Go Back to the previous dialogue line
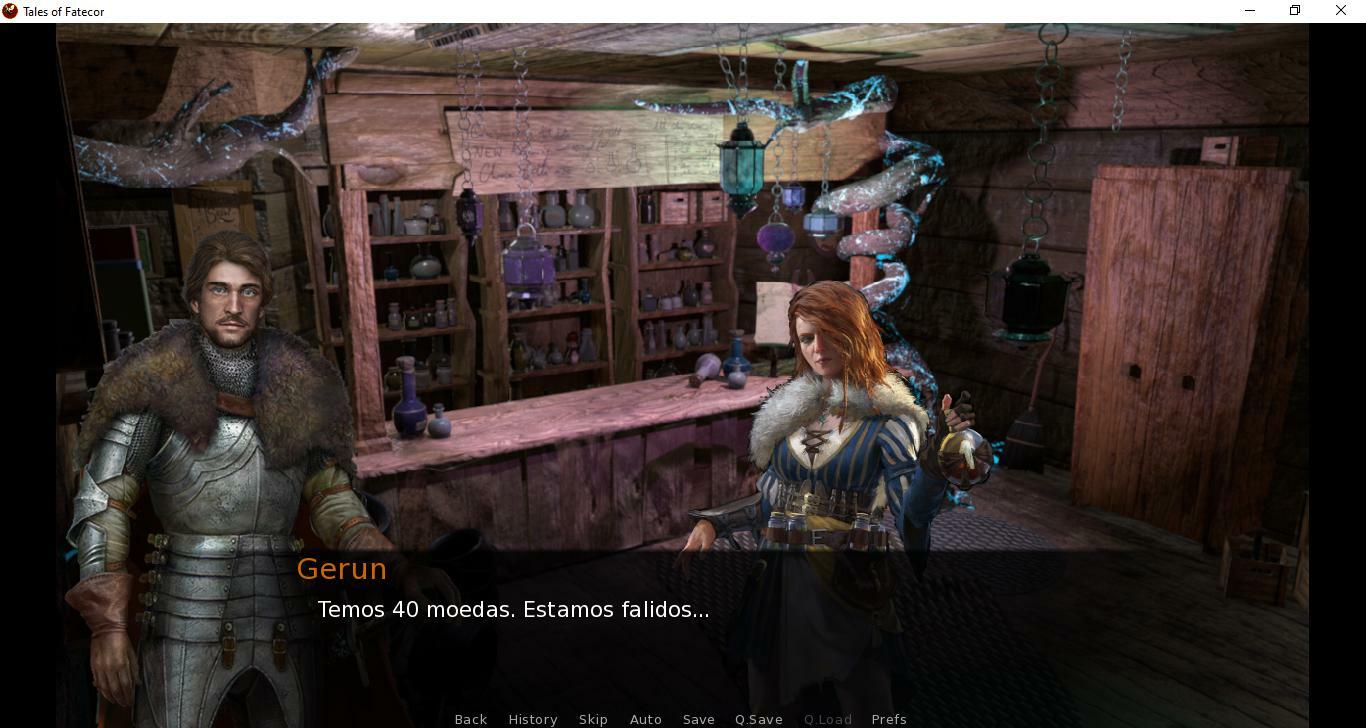This screenshot has width=1366, height=728. point(470,719)
